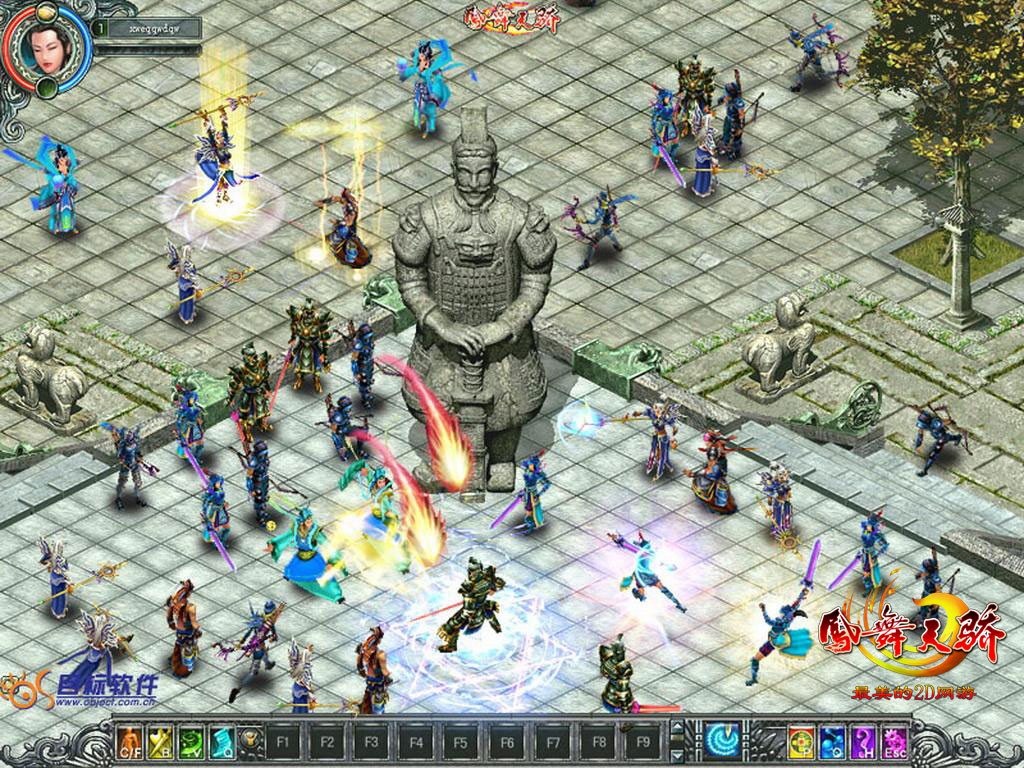The width and height of the screenshot is (1024, 768).
Task: Click the green swirl icon marked V
Action: pos(191,741)
